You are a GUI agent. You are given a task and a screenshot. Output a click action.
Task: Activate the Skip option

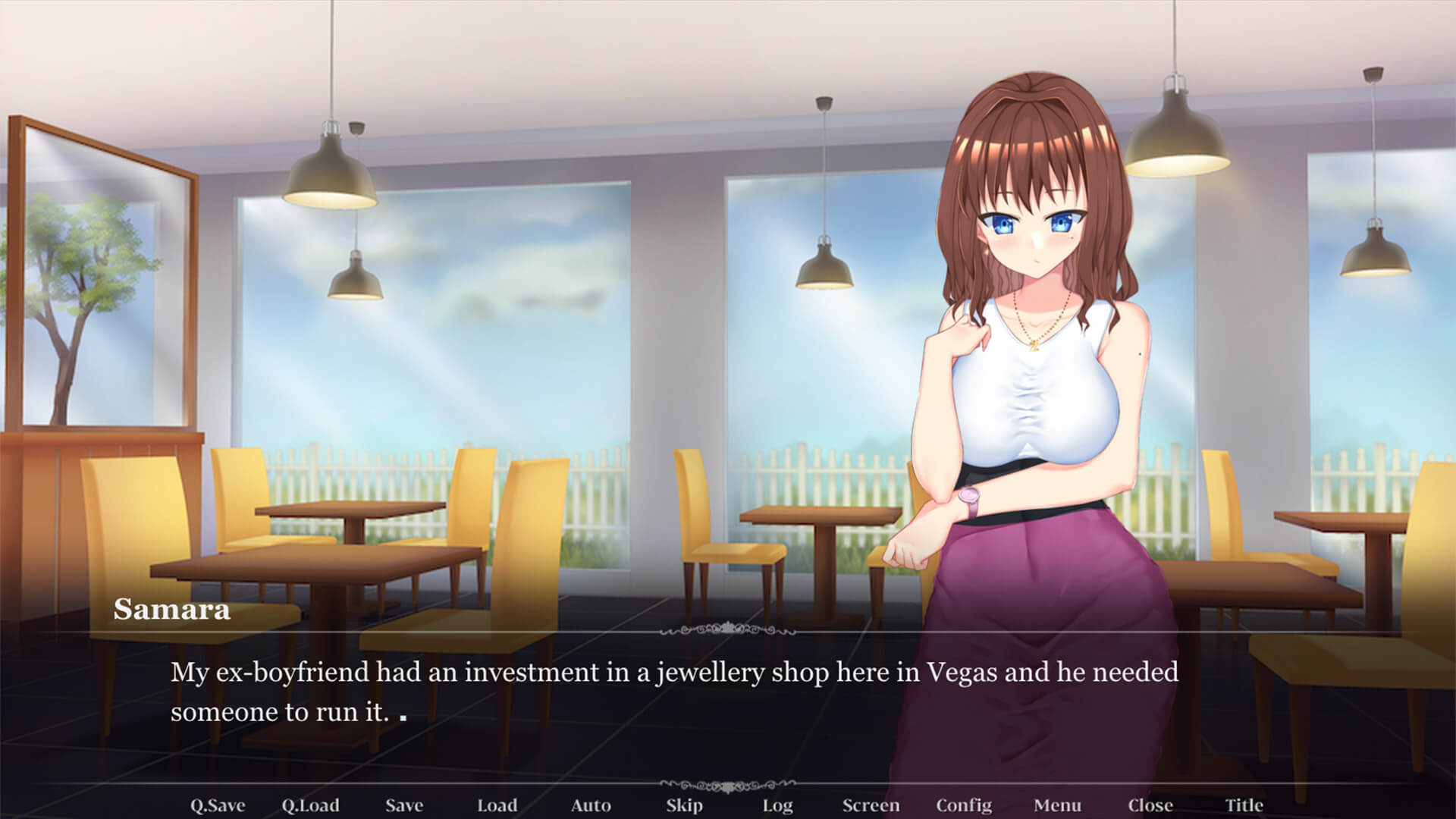(684, 805)
